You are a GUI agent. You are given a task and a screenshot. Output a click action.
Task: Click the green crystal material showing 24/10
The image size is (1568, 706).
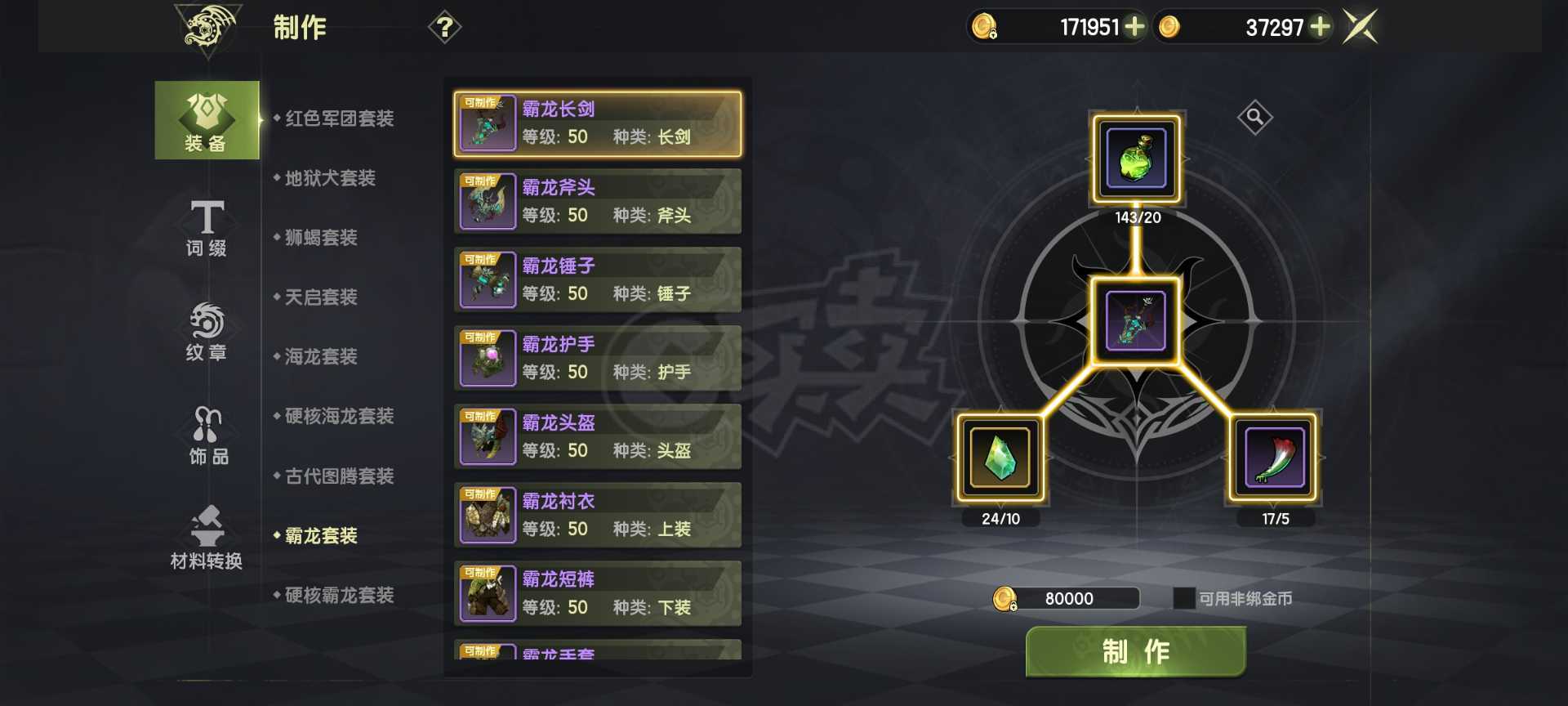click(x=1000, y=460)
